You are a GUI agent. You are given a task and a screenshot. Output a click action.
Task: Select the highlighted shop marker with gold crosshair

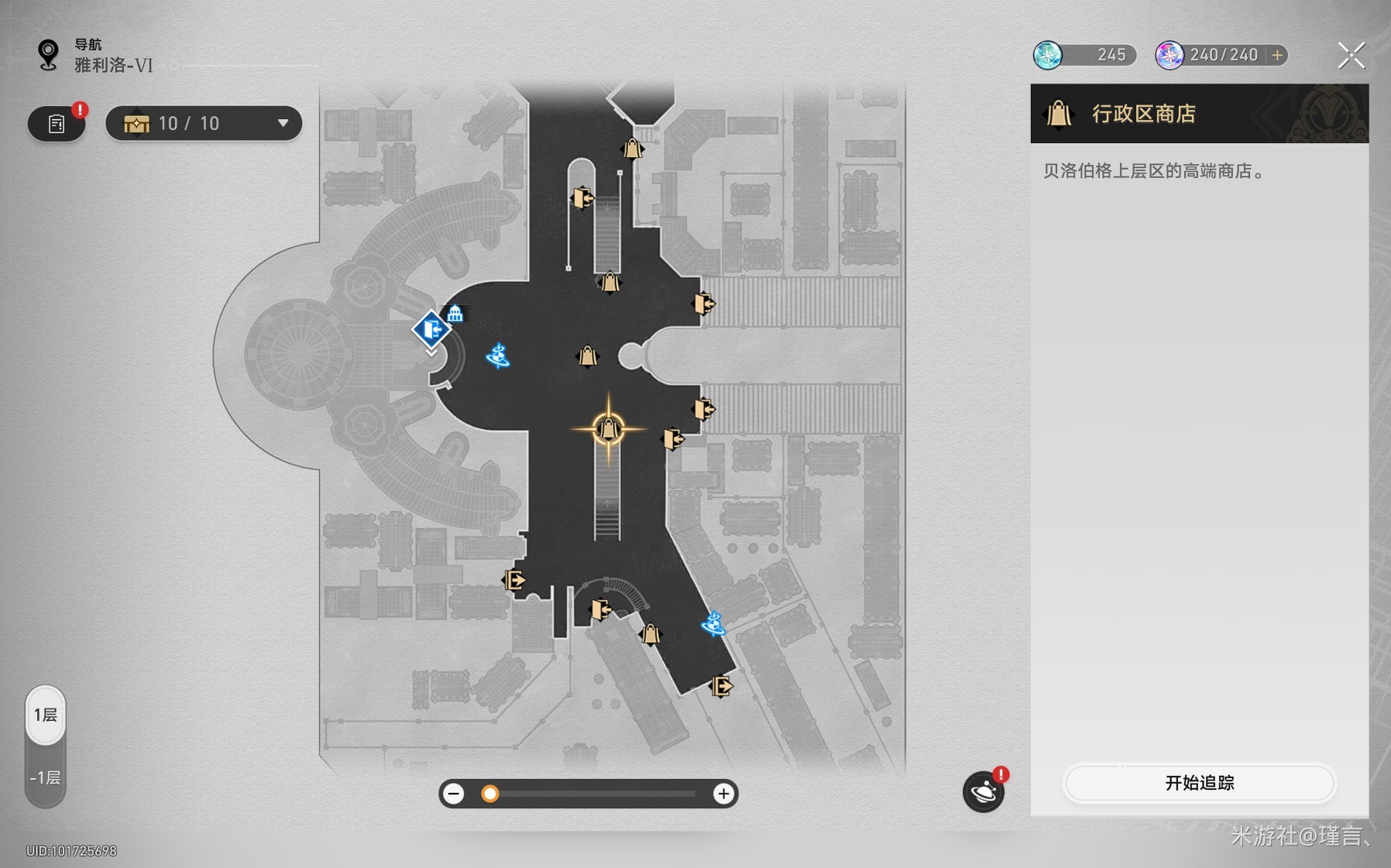coord(608,428)
